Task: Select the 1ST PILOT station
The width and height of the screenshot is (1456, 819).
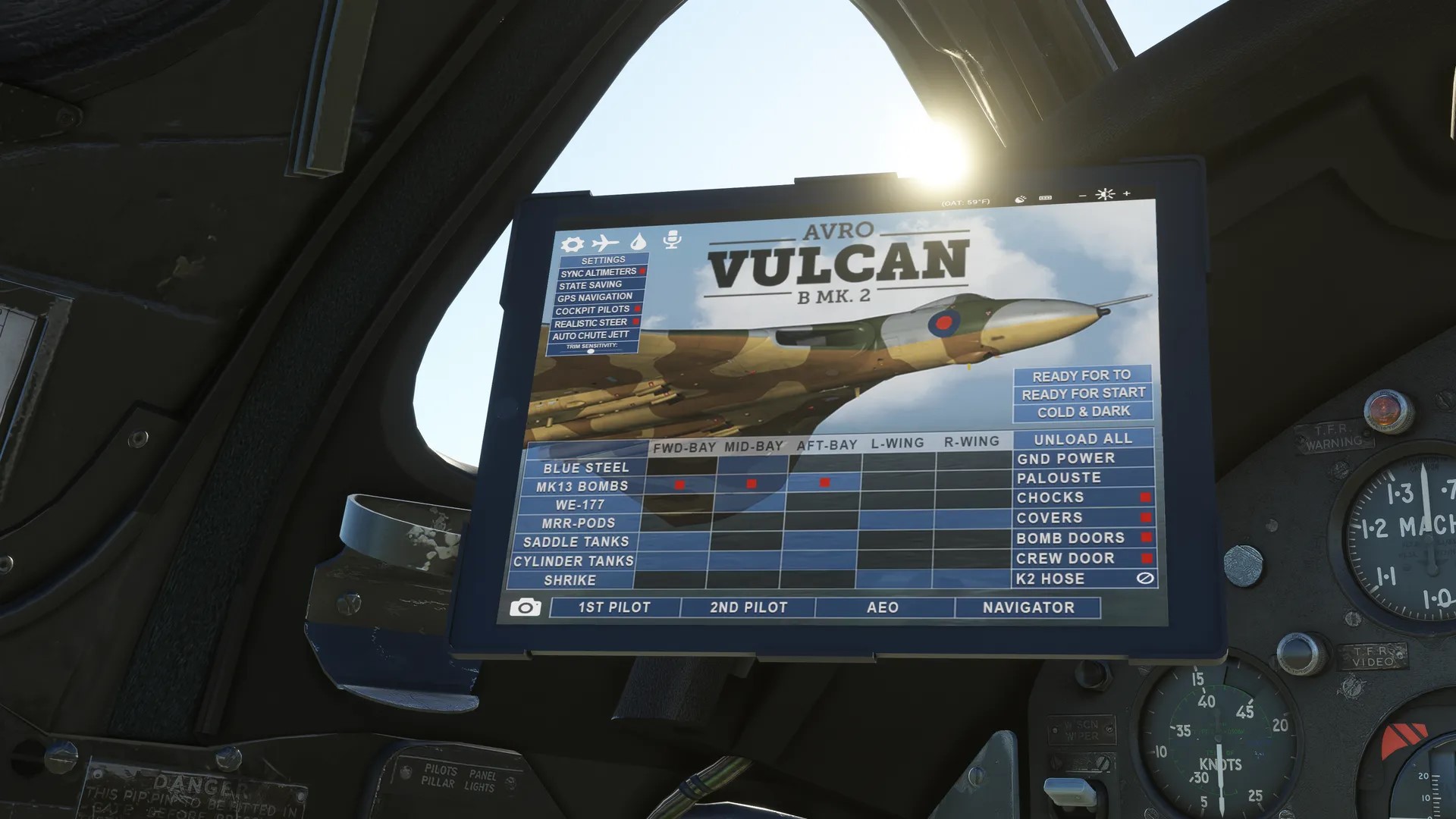Action: [x=614, y=607]
